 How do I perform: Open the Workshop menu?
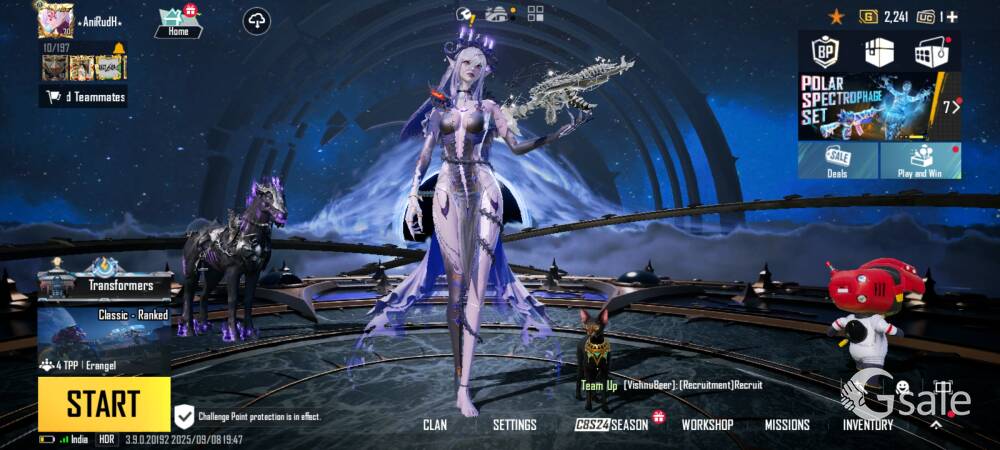(707, 425)
